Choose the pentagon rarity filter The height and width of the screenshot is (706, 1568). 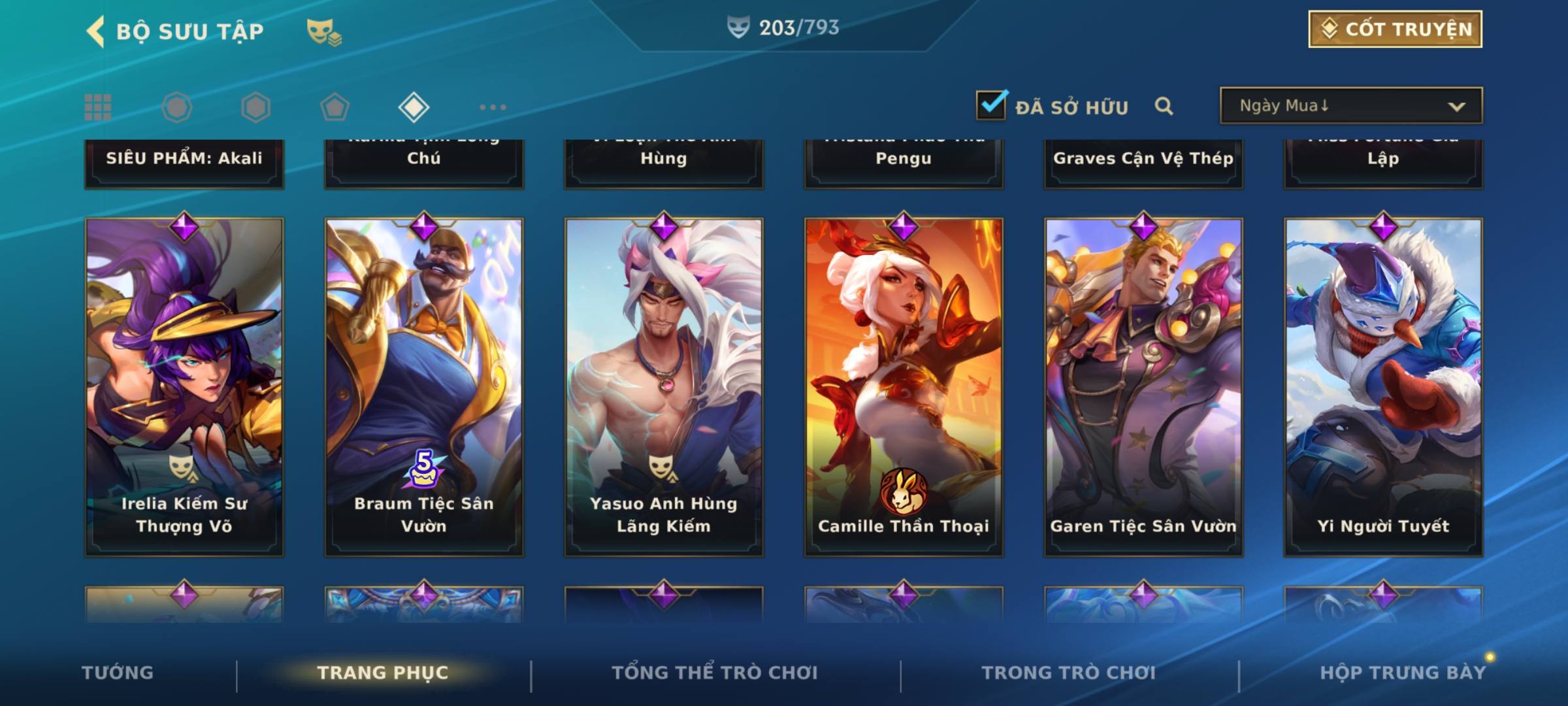(335, 107)
